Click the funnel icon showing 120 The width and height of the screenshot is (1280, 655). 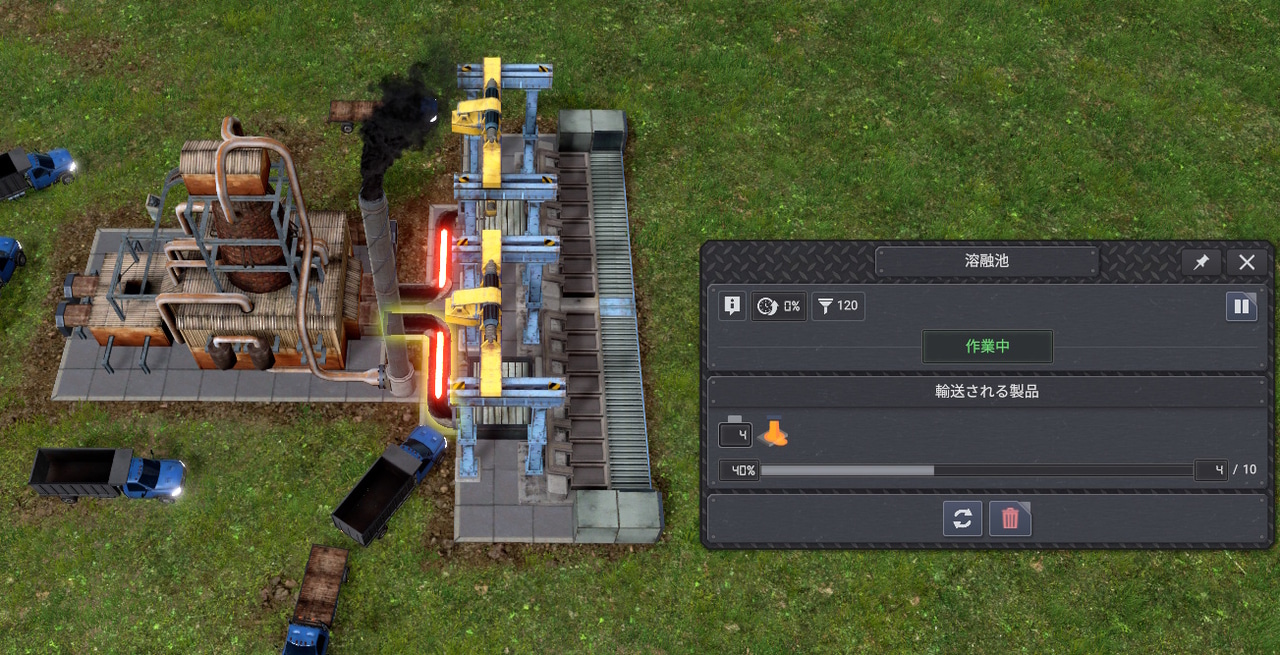click(x=838, y=306)
